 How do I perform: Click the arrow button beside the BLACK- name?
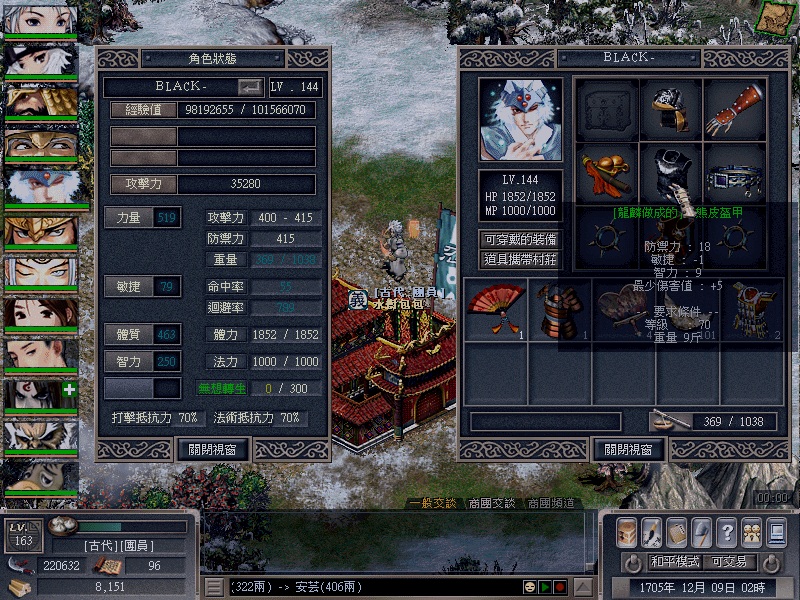[252, 87]
